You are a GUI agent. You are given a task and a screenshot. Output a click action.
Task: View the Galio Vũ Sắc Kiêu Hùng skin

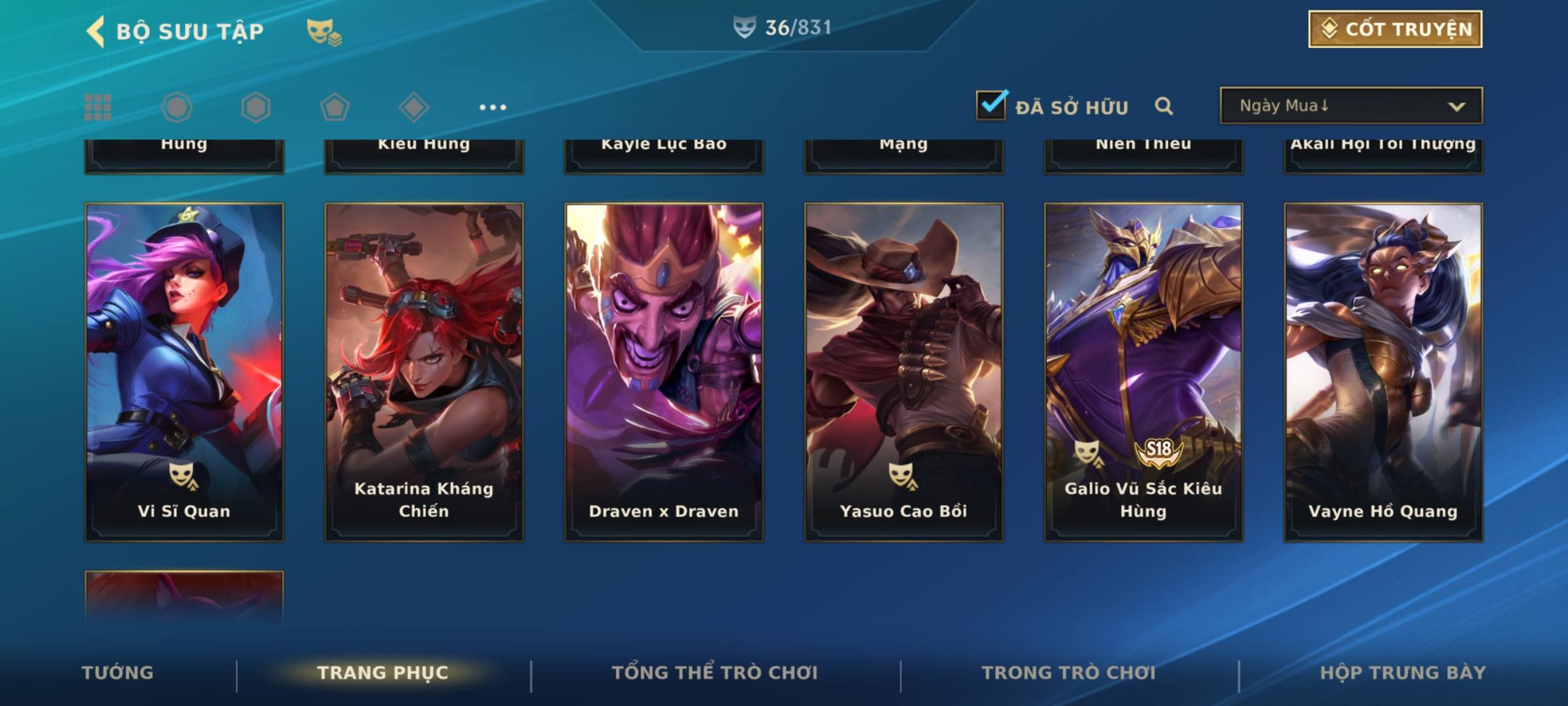tap(1143, 371)
